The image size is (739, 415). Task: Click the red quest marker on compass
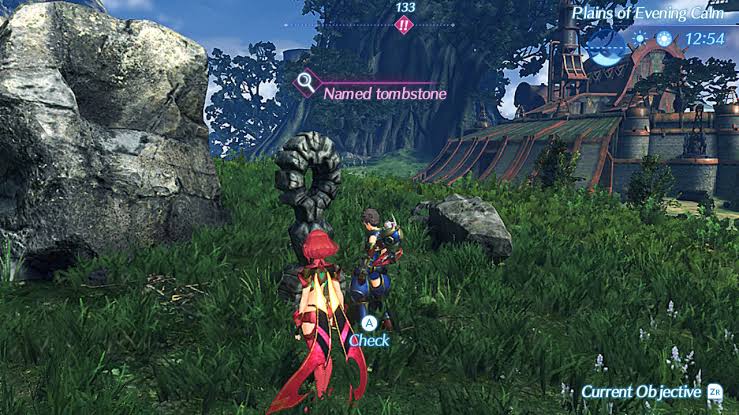click(404, 25)
